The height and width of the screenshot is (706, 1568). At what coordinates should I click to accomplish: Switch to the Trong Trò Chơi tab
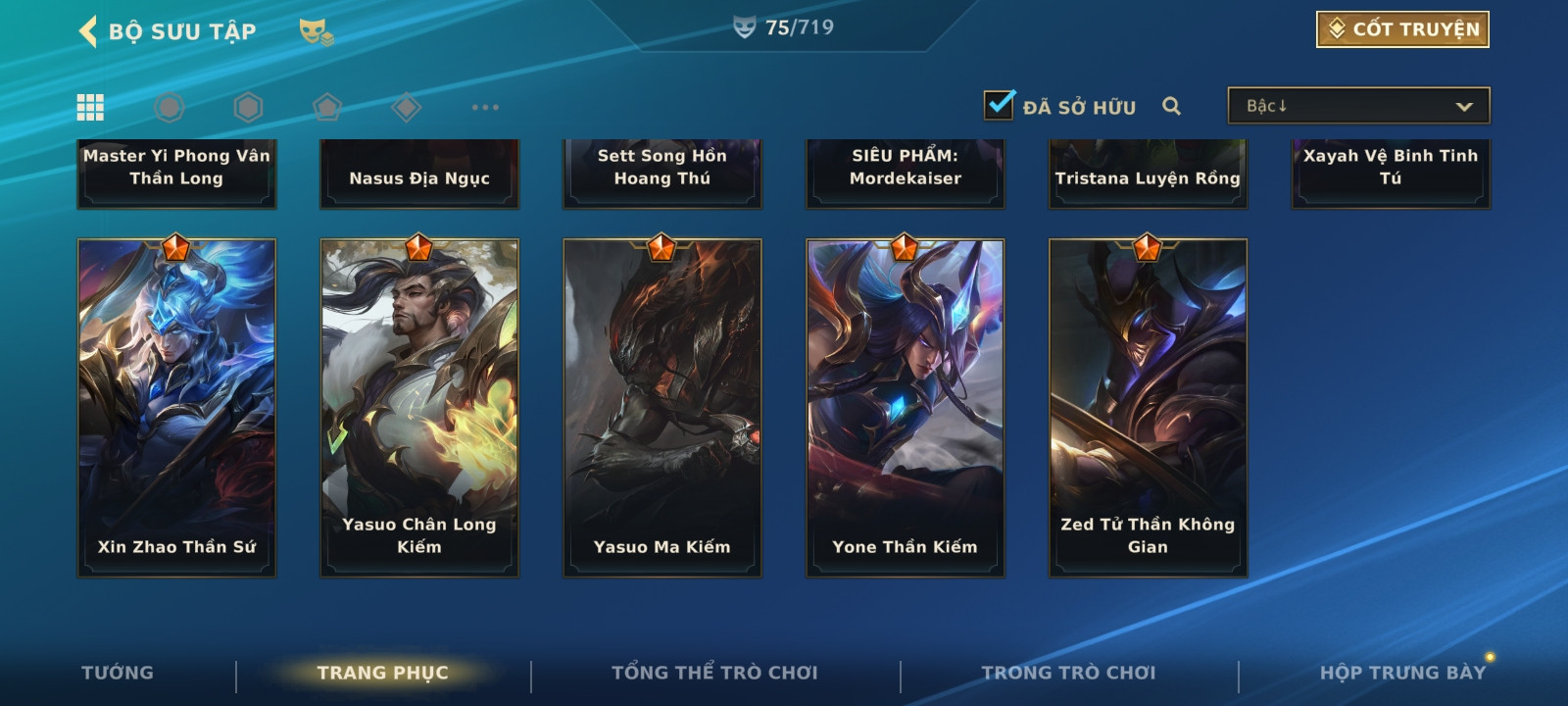click(1068, 673)
